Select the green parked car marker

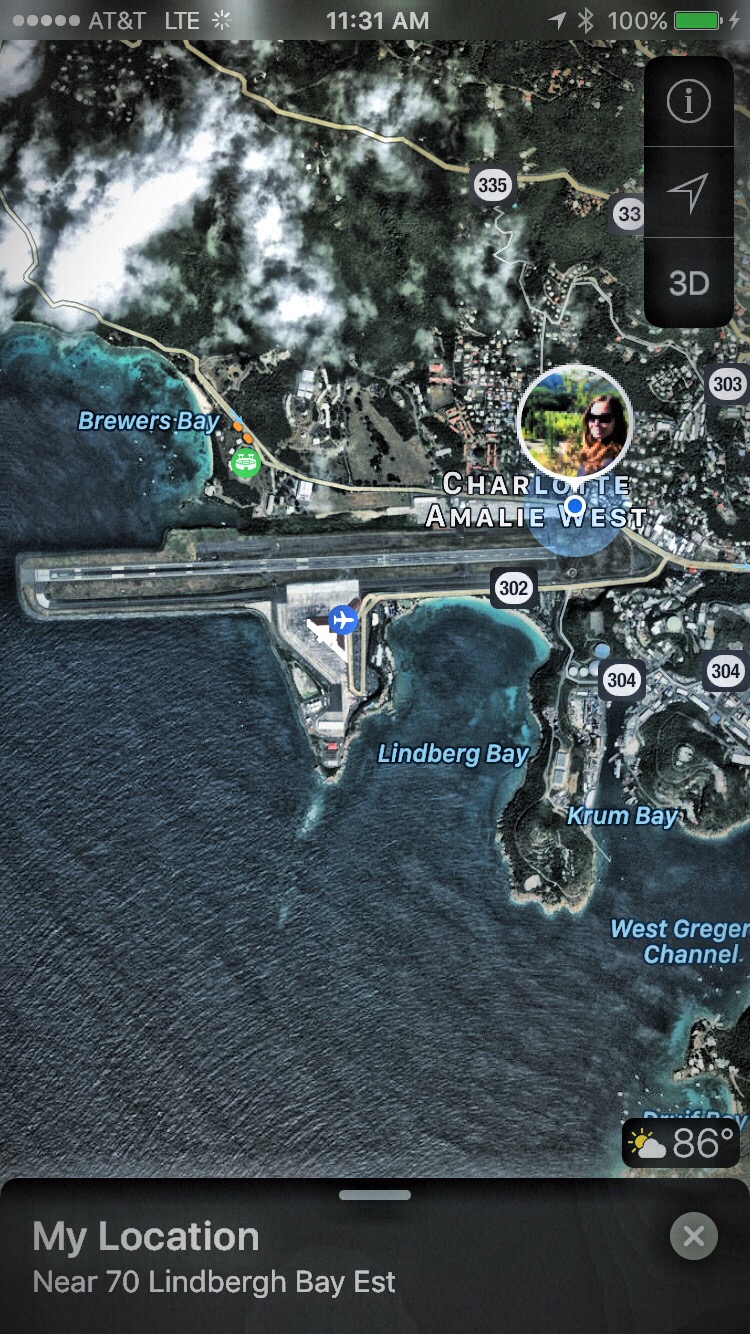click(245, 462)
